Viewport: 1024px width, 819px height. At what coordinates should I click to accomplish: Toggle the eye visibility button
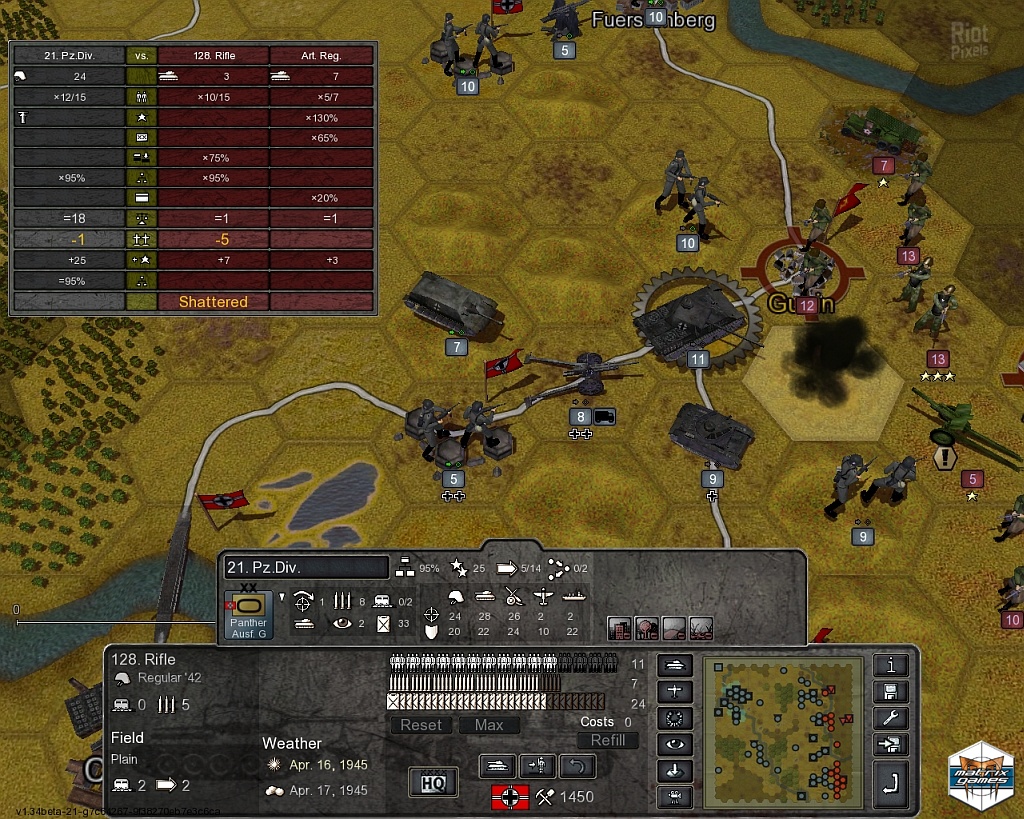[x=675, y=745]
